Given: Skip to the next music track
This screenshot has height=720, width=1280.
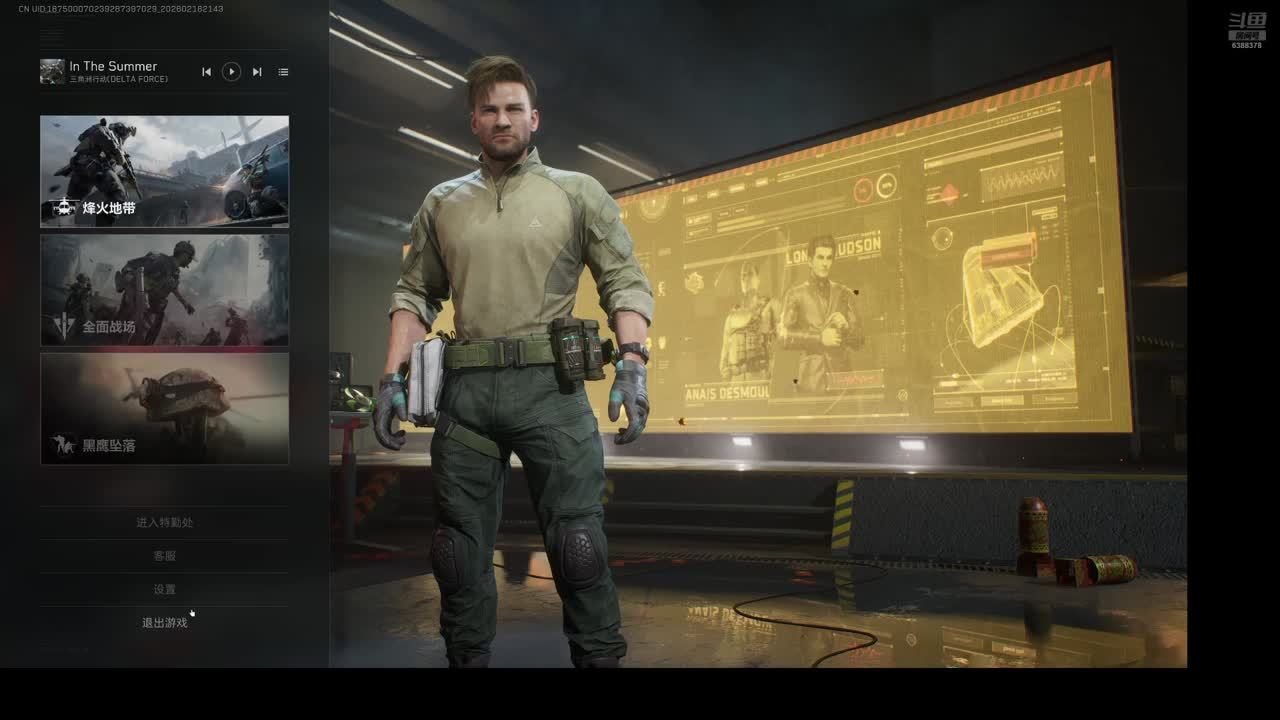Looking at the screenshot, I should pos(257,72).
